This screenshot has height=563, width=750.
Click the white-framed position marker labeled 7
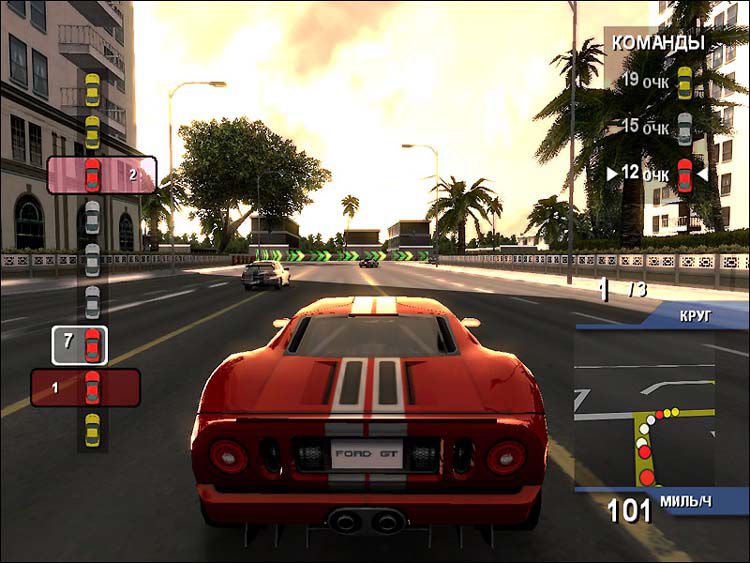click(x=80, y=344)
